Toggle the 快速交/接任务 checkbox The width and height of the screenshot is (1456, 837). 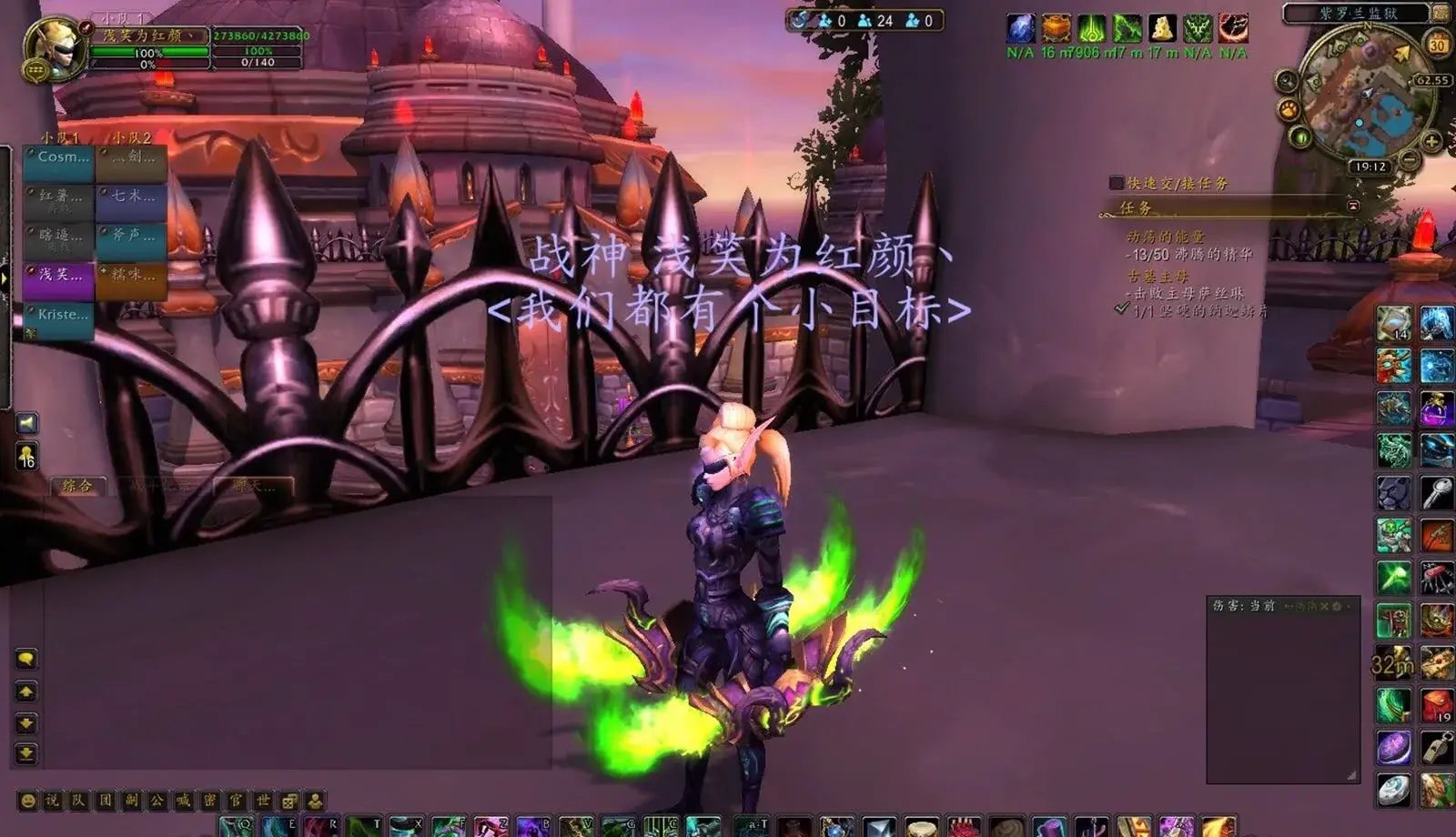[1117, 183]
